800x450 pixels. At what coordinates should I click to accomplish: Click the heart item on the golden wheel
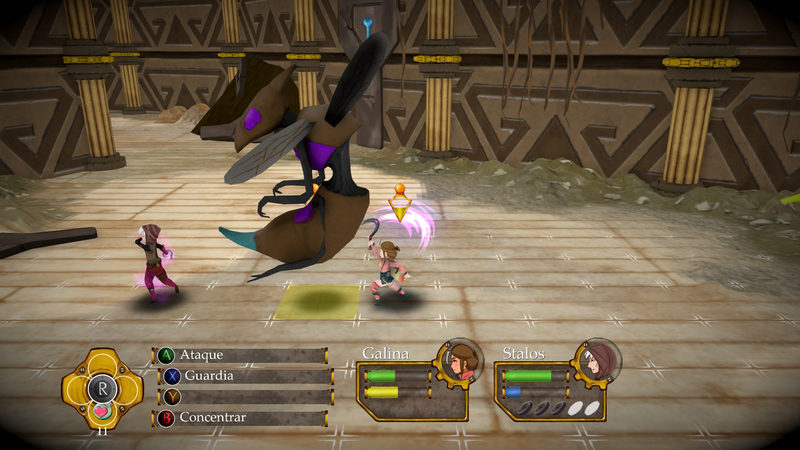click(x=101, y=409)
